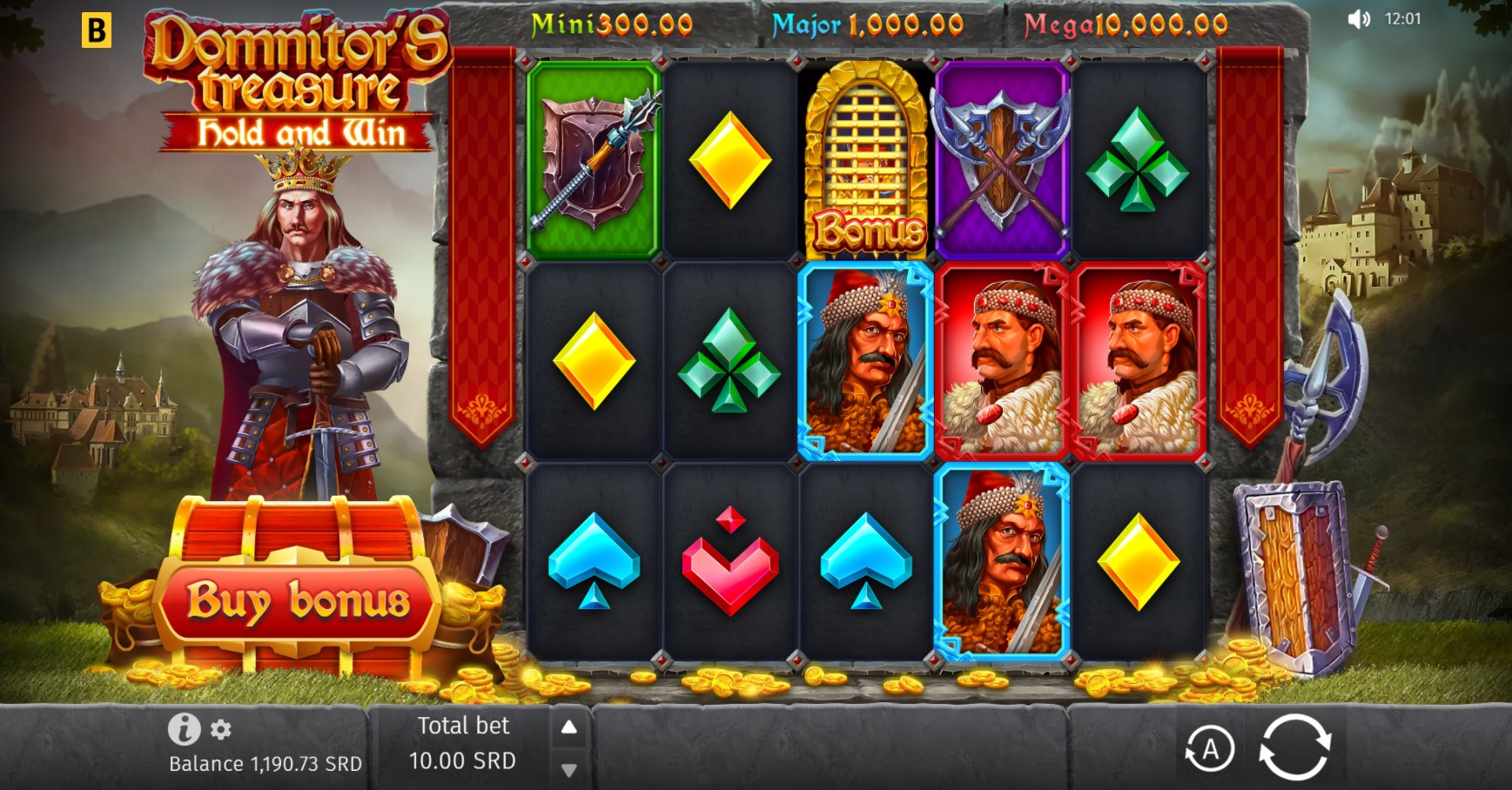The width and height of the screenshot is (1512, 790).
Task: Open the game settings gear
Action: (x=222, y=729)
